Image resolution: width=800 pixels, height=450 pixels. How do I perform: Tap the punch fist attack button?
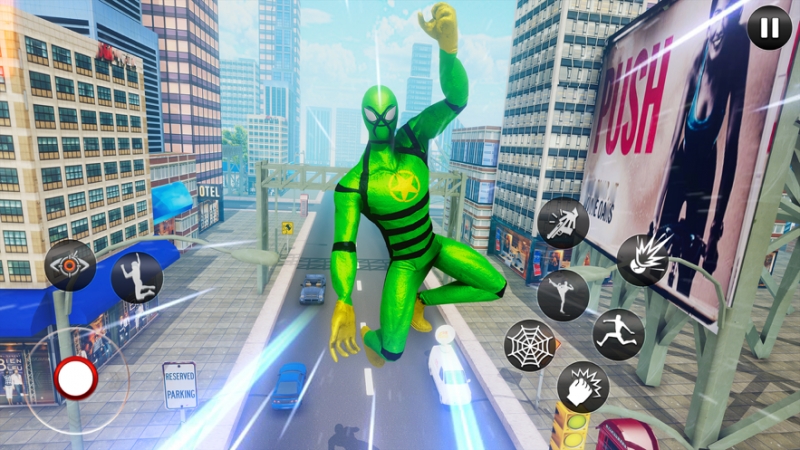(582, 387)
